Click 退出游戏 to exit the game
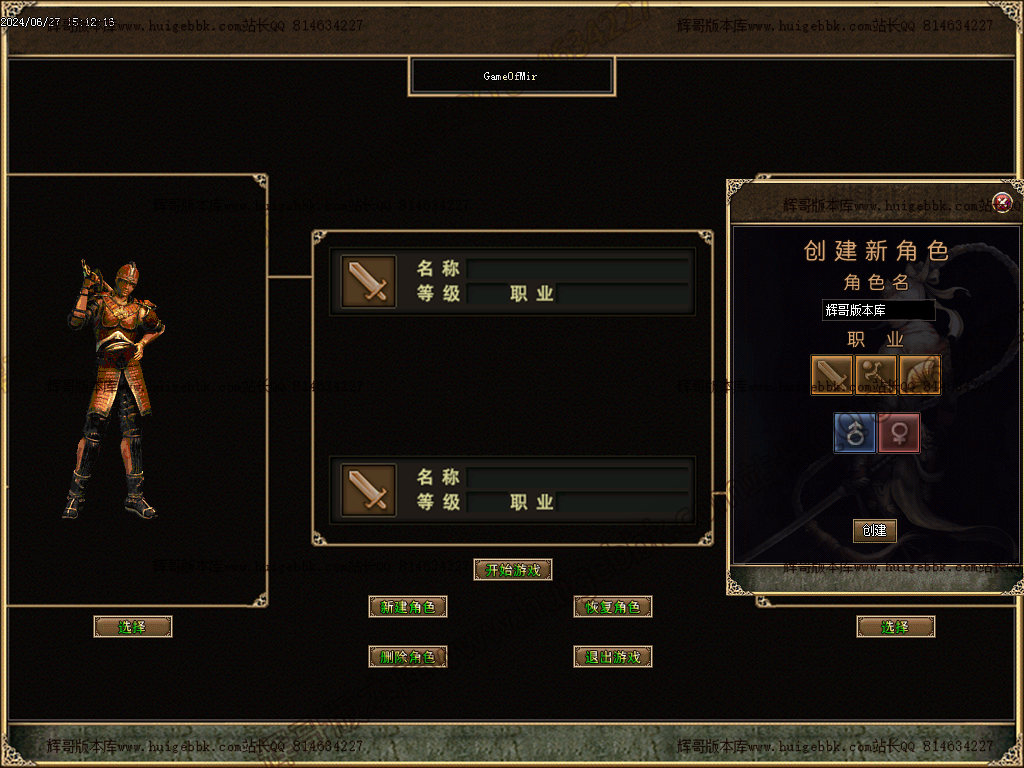 (x=613, y=657)
